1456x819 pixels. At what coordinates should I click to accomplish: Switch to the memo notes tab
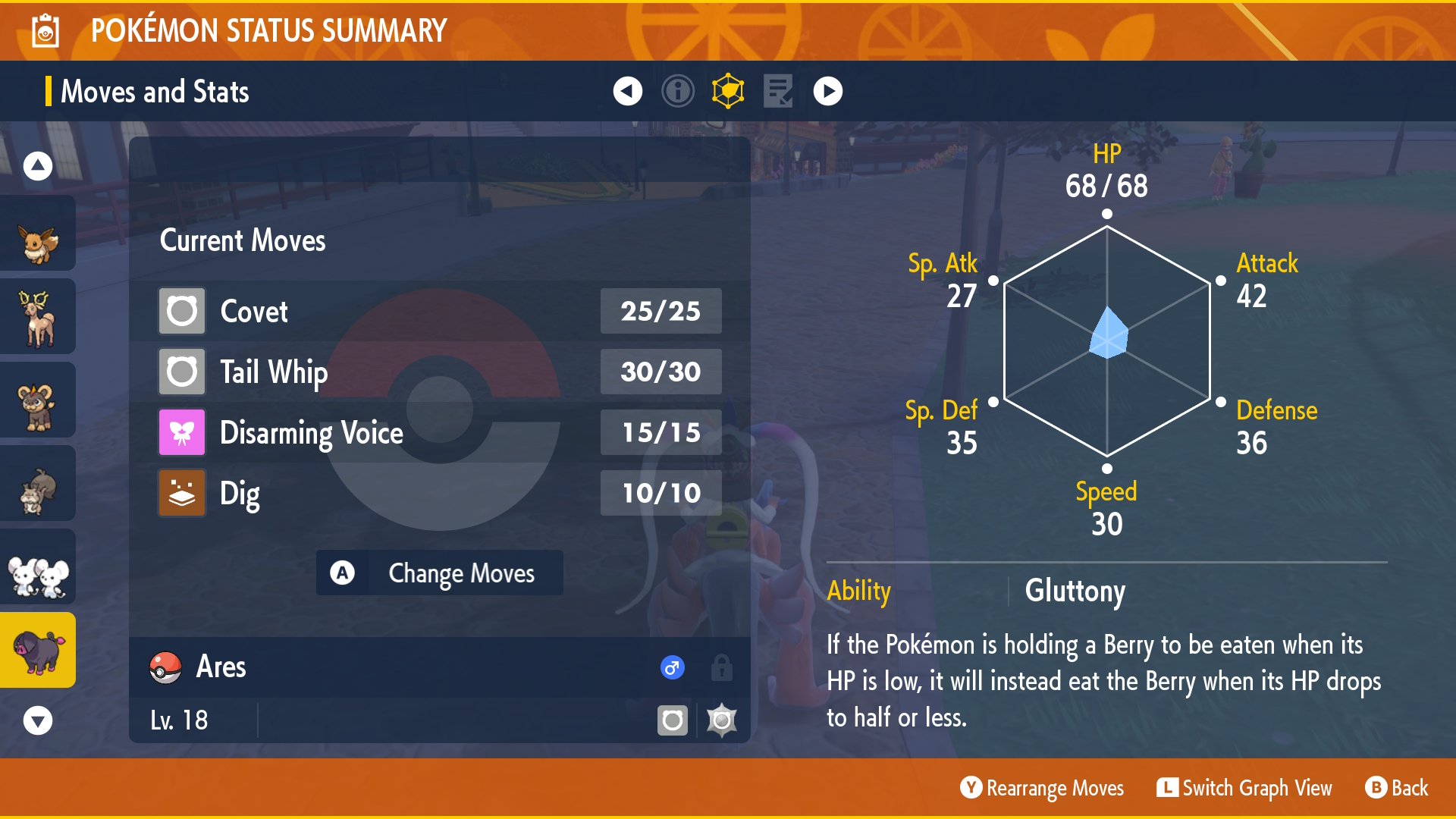coord(778,91)
